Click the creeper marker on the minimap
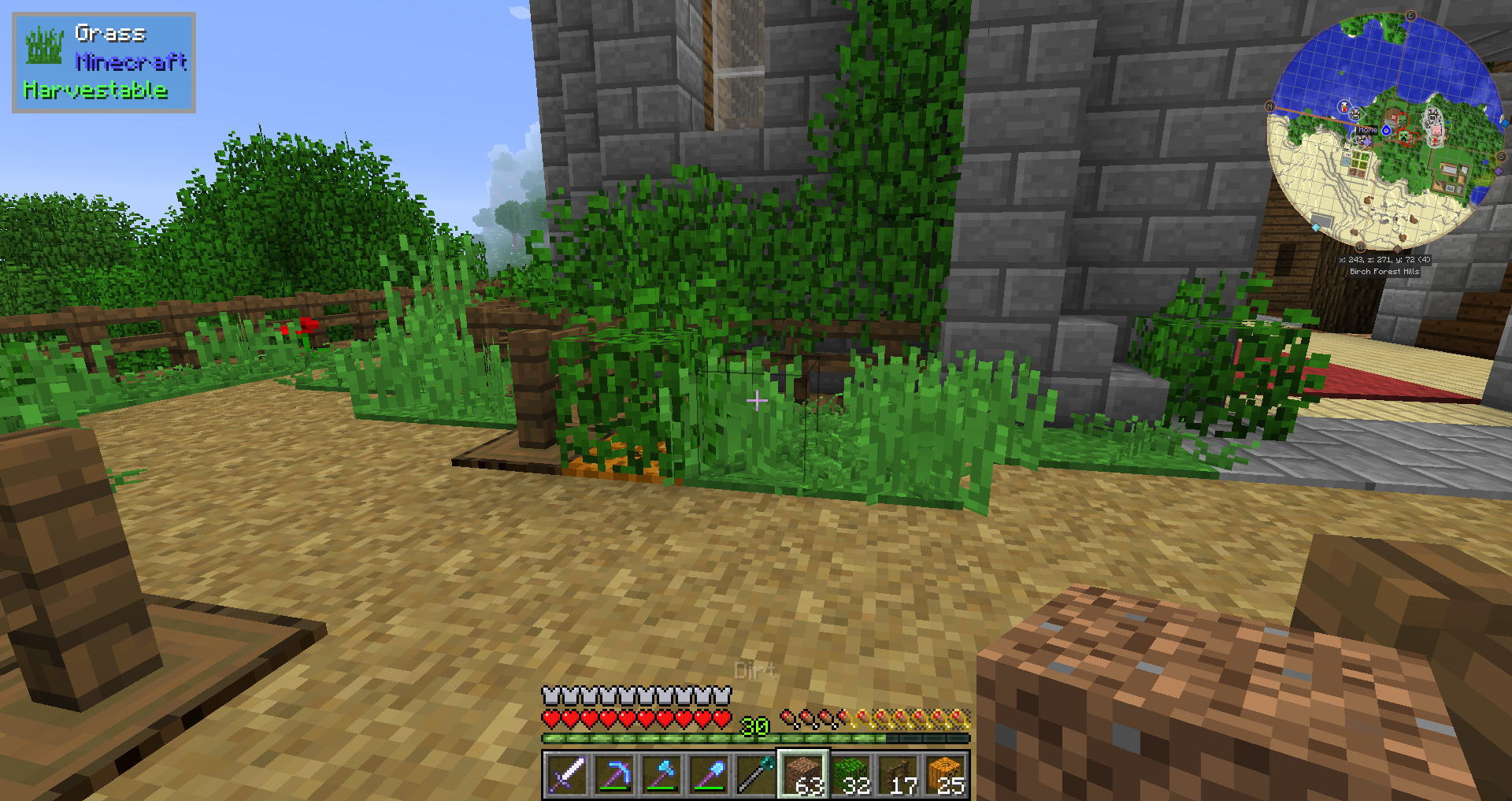This screenshot has width=1512, height=801. point(1404,138)
